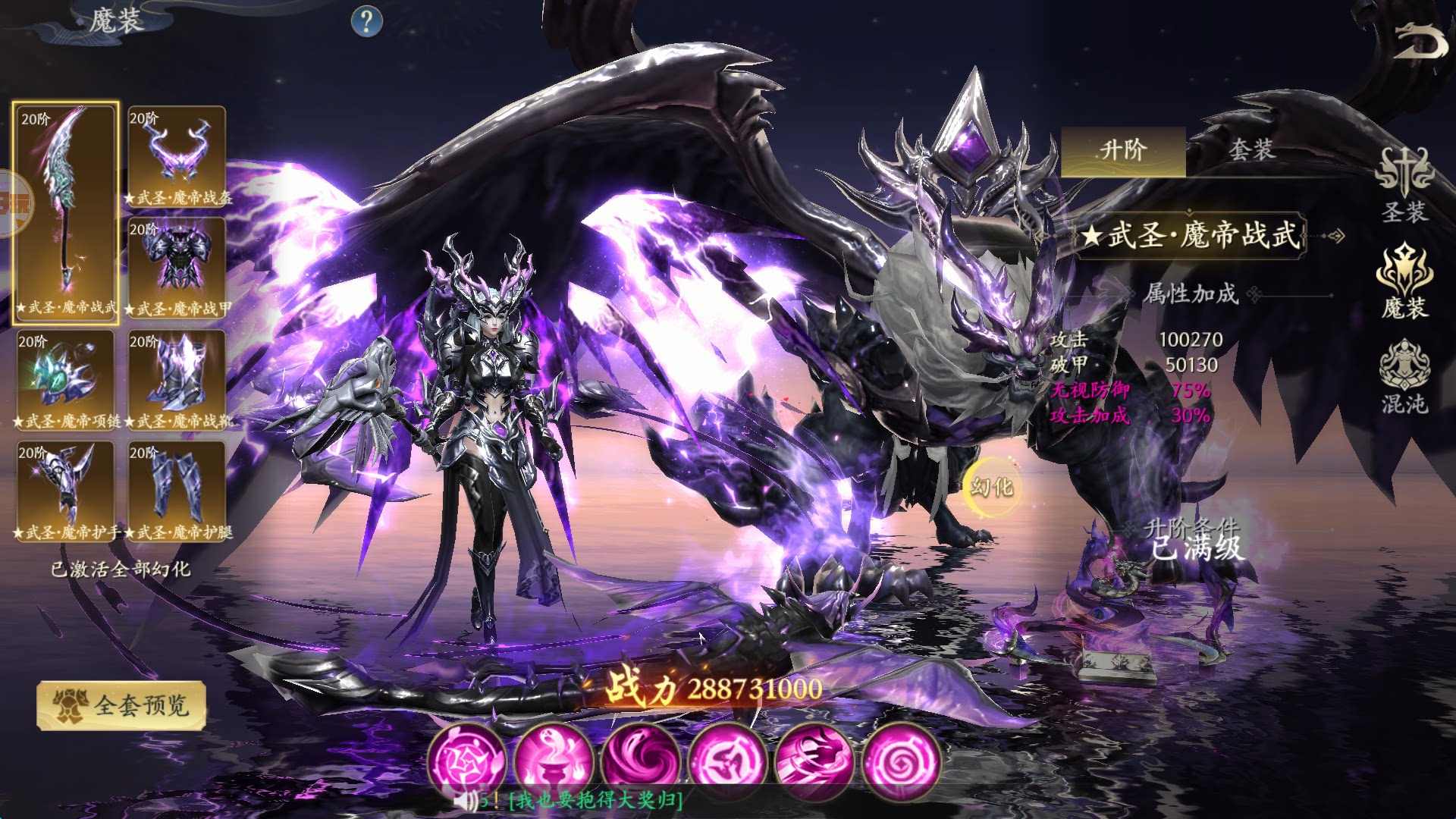Pick the 武圣·魔帝护手 gauntlet slot
Viewport: 1456px width, 819px height.
pyautogui.click(x=66, y=490)
